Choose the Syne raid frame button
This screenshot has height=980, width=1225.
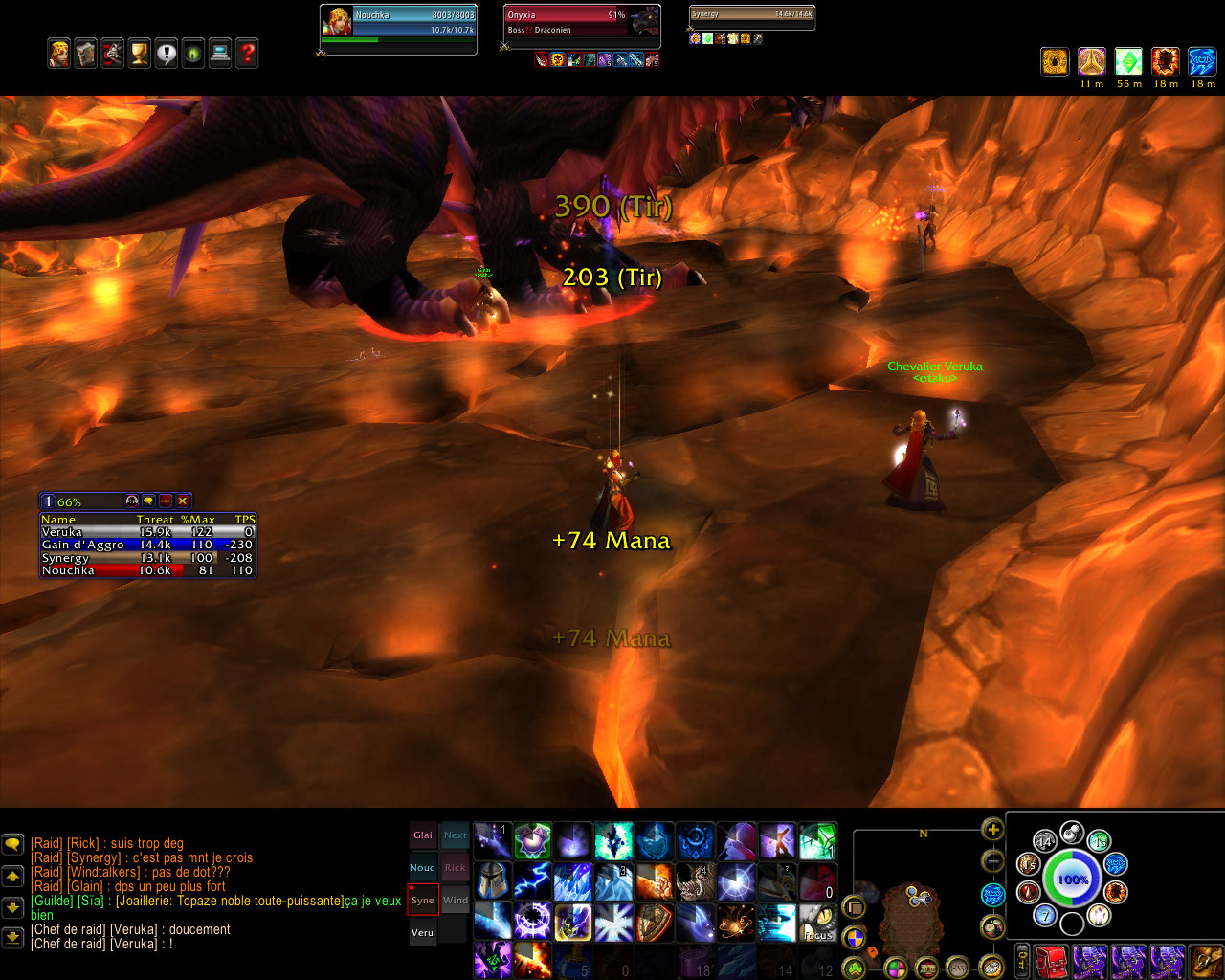pyautogui.click(x=423, y=901)
